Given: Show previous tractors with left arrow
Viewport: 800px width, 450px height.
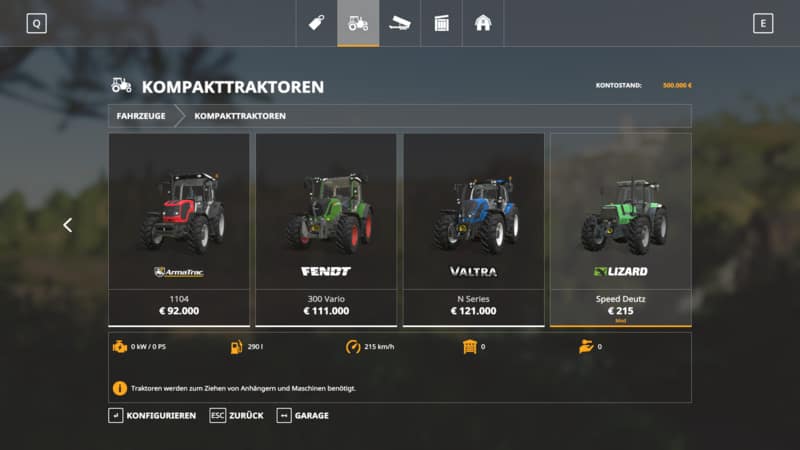Looking at the screenshot, I should coord(68,226).
